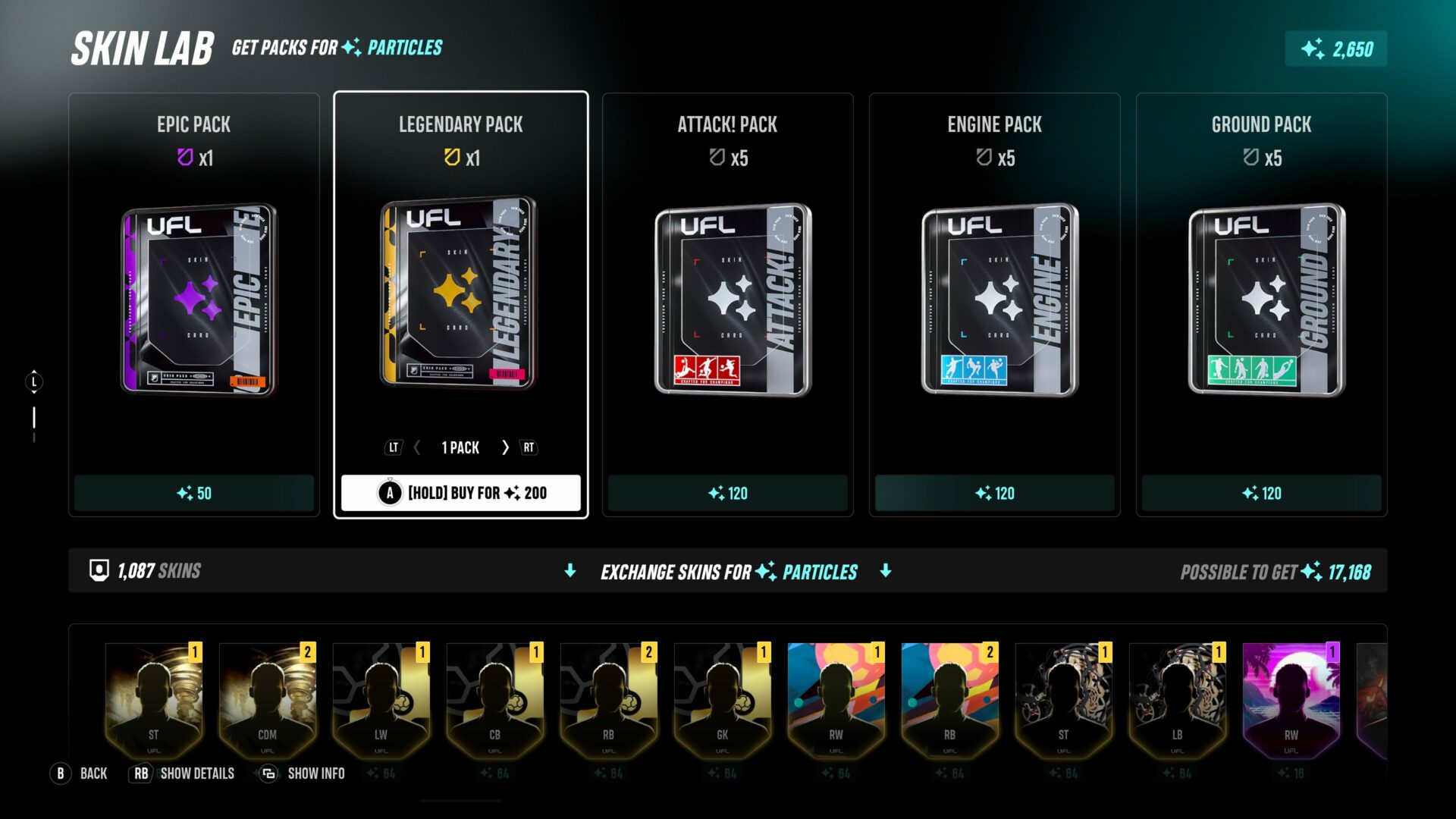The height and width of the screenshot is (819, 1456).
Task: Choose the gold CDM skin card
Action: pyautogui.click(x=268, y=699)
